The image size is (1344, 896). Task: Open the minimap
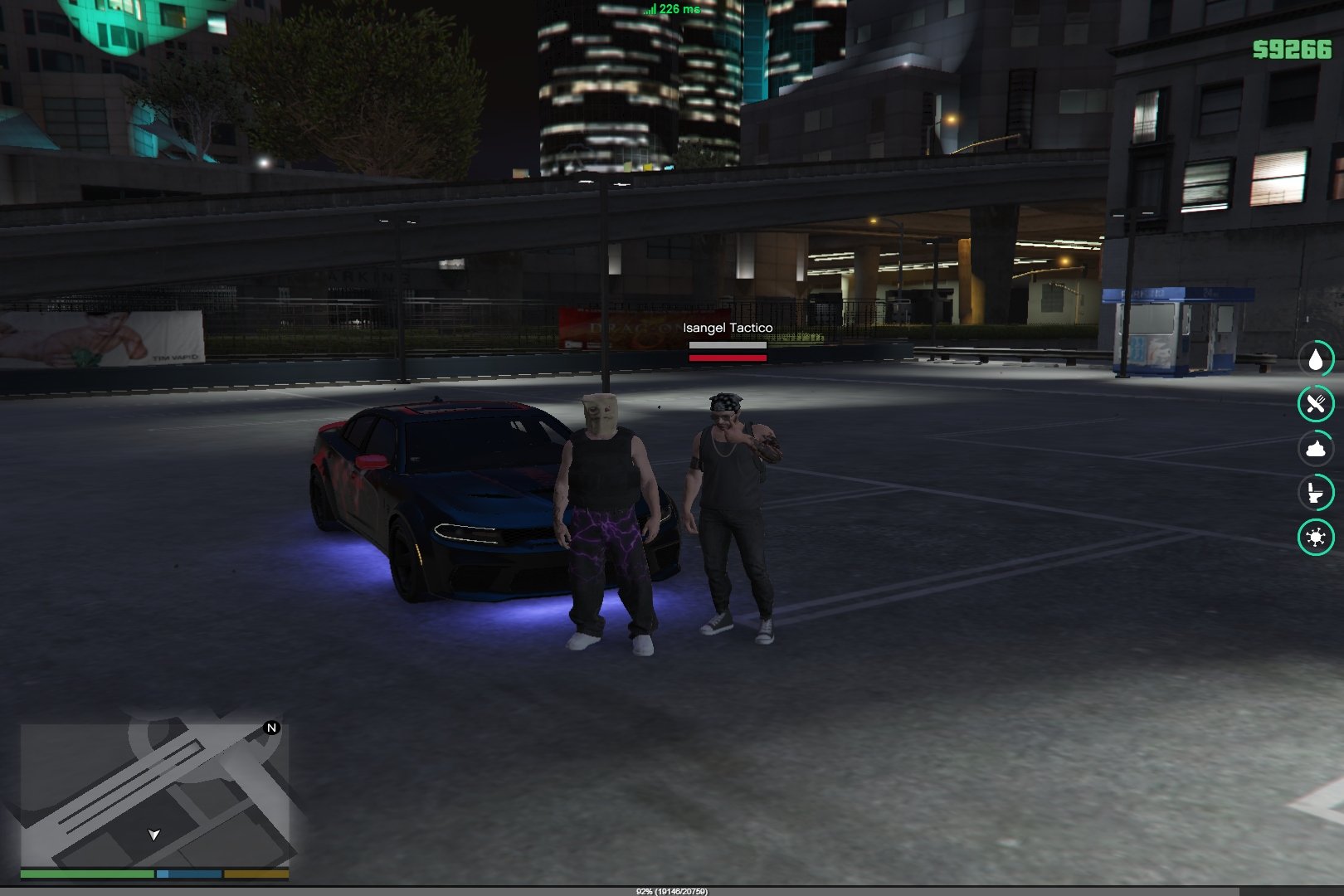[x=154, y=794]
